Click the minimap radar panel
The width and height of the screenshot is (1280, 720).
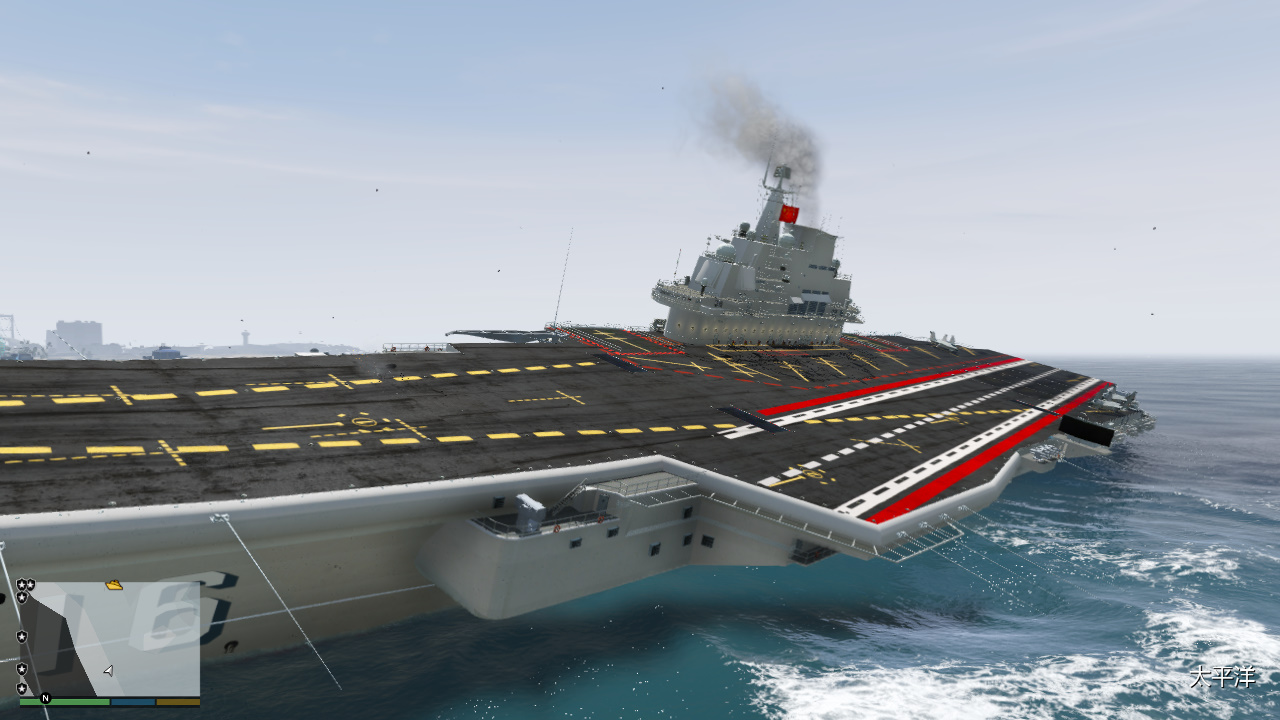pos(110,638)
